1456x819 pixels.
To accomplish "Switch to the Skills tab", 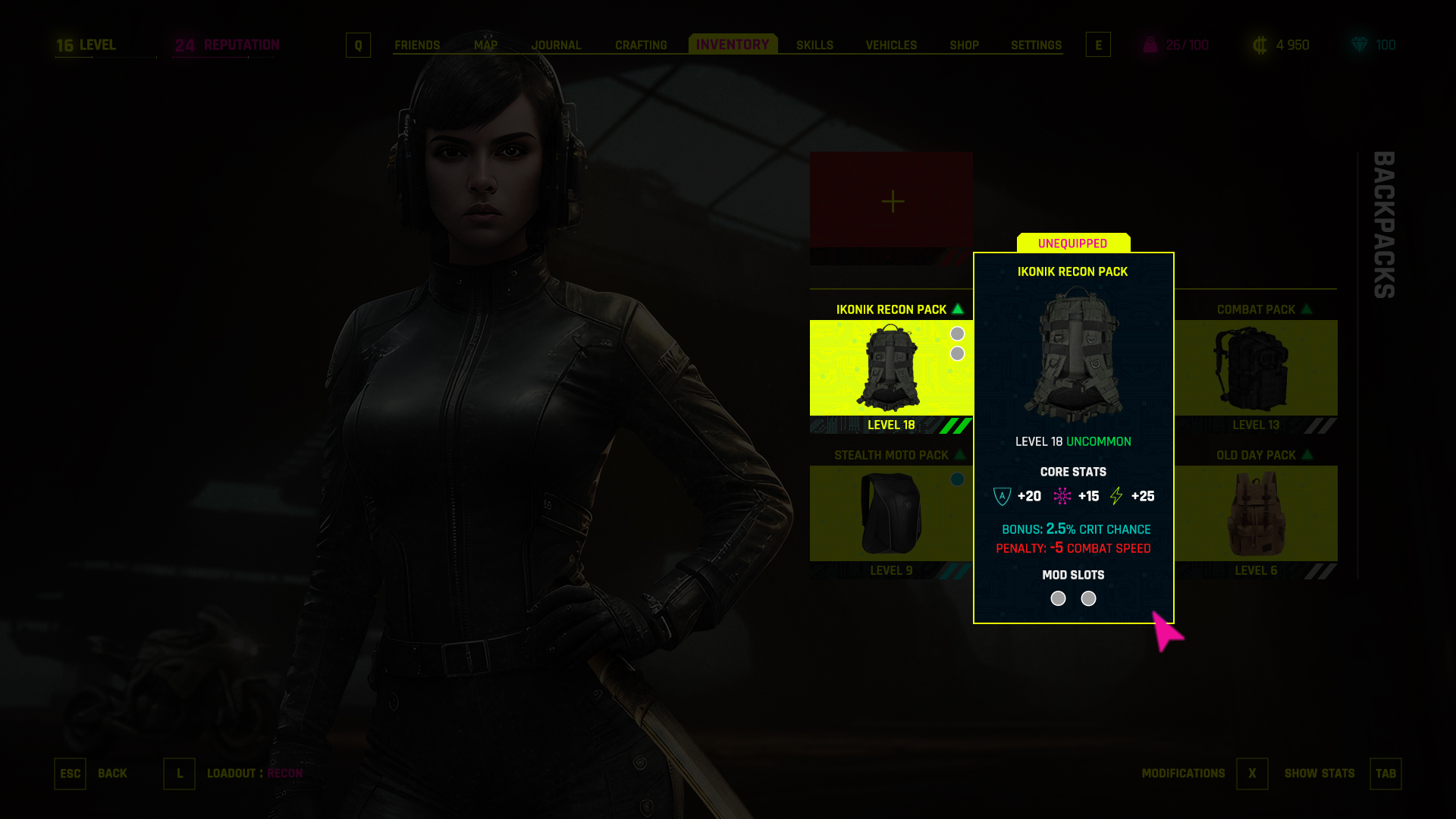I will pyautogui.click(x=814, y=45).
